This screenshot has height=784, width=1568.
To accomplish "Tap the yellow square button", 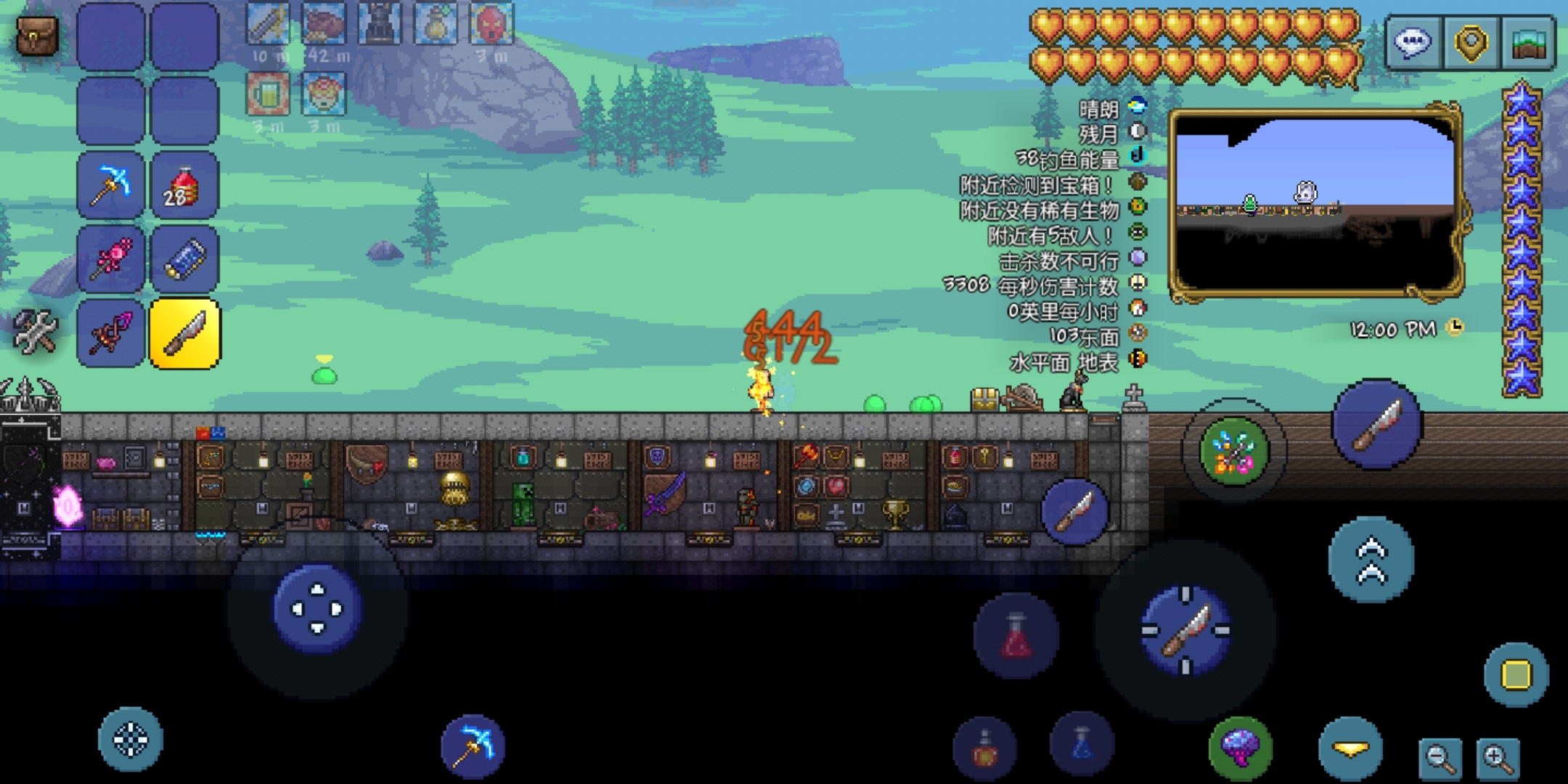I will click(x=1516, y=675).
